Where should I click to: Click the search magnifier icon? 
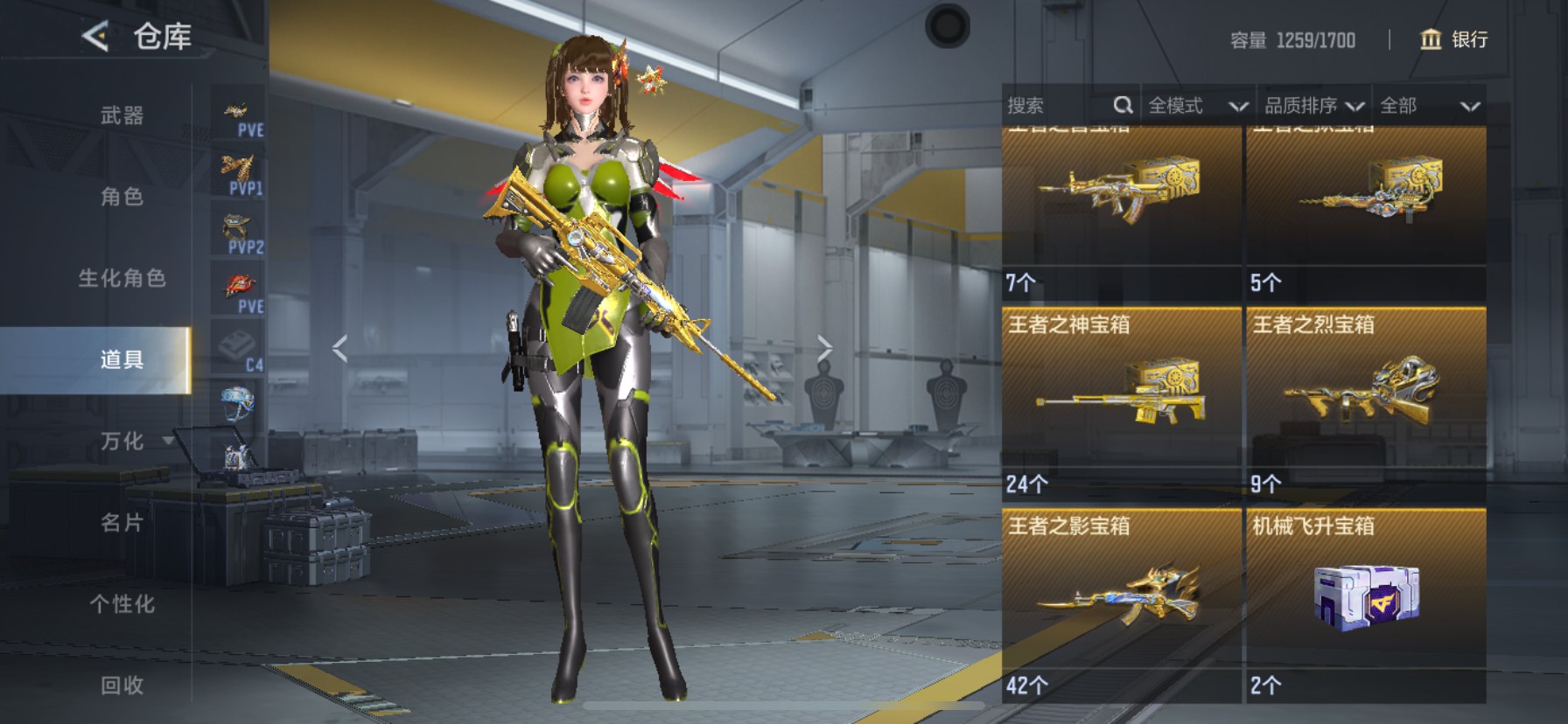tap(1123, 105)
